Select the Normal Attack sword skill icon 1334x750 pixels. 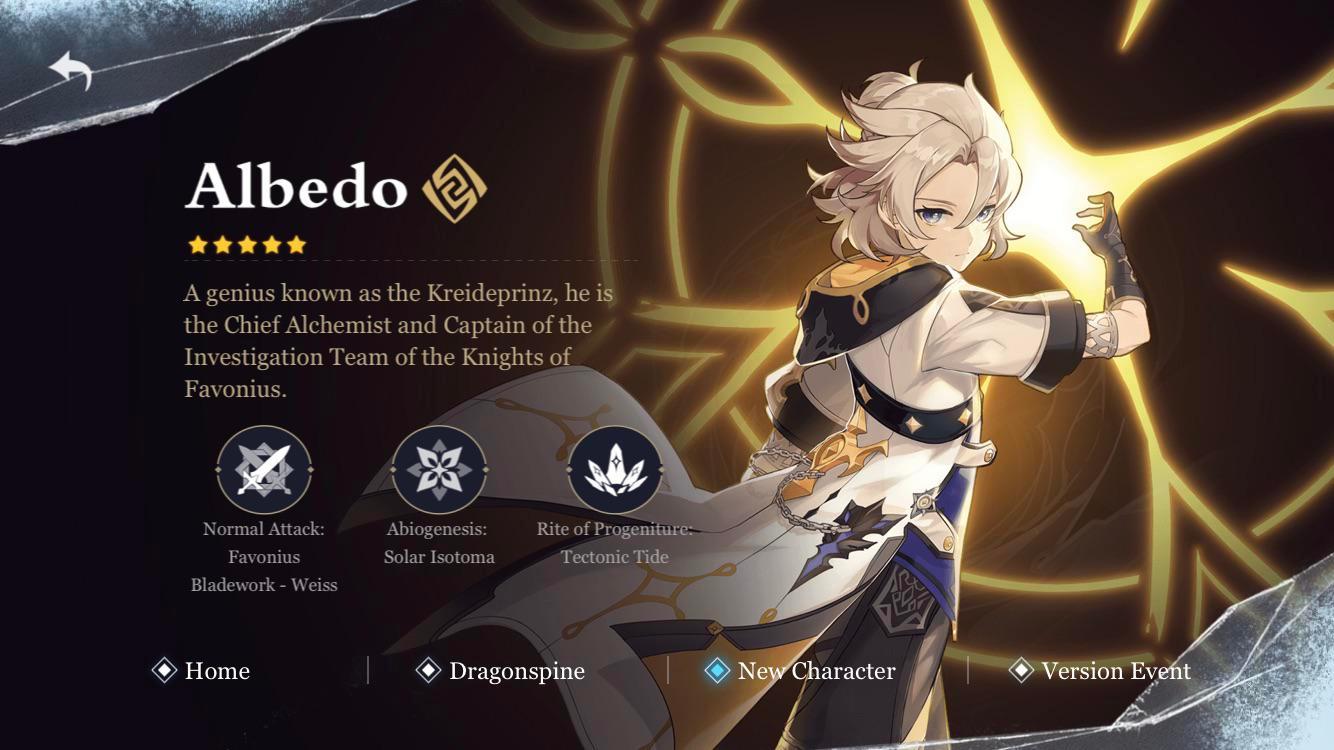click(x=263, y=466)
